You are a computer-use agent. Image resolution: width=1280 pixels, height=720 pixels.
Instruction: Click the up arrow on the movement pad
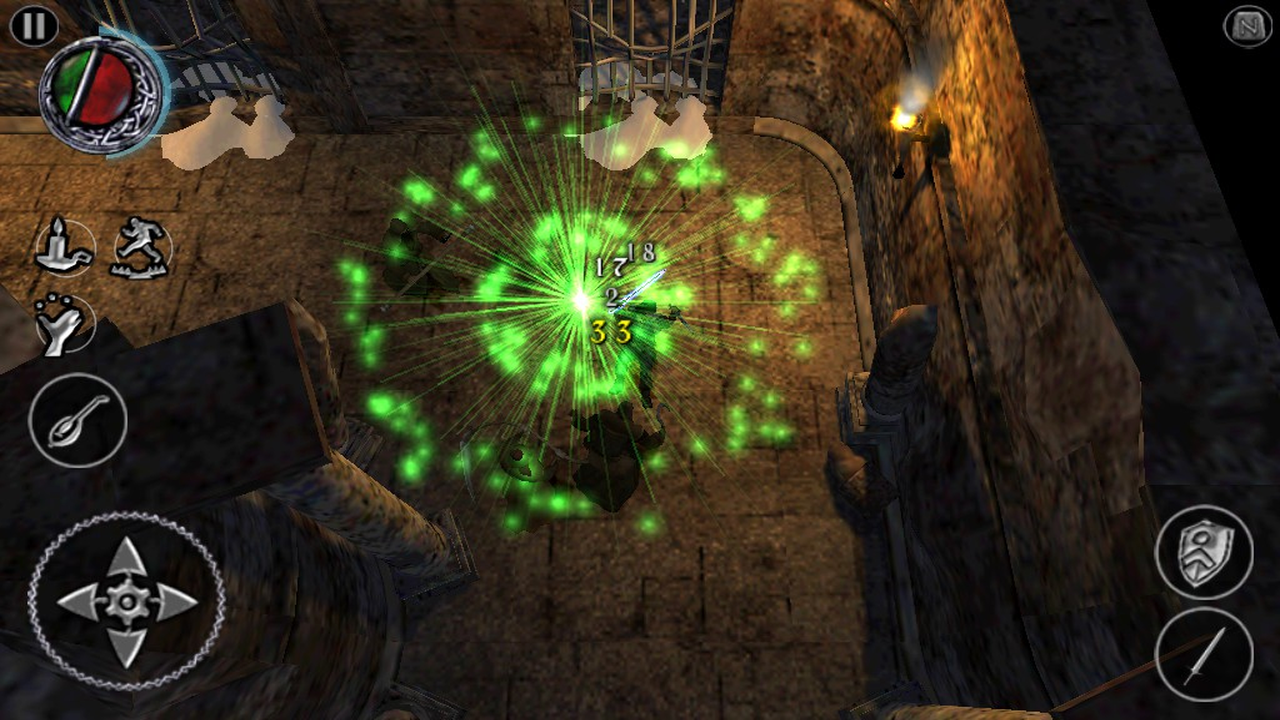pyautogui.click(x=127, y=556)
